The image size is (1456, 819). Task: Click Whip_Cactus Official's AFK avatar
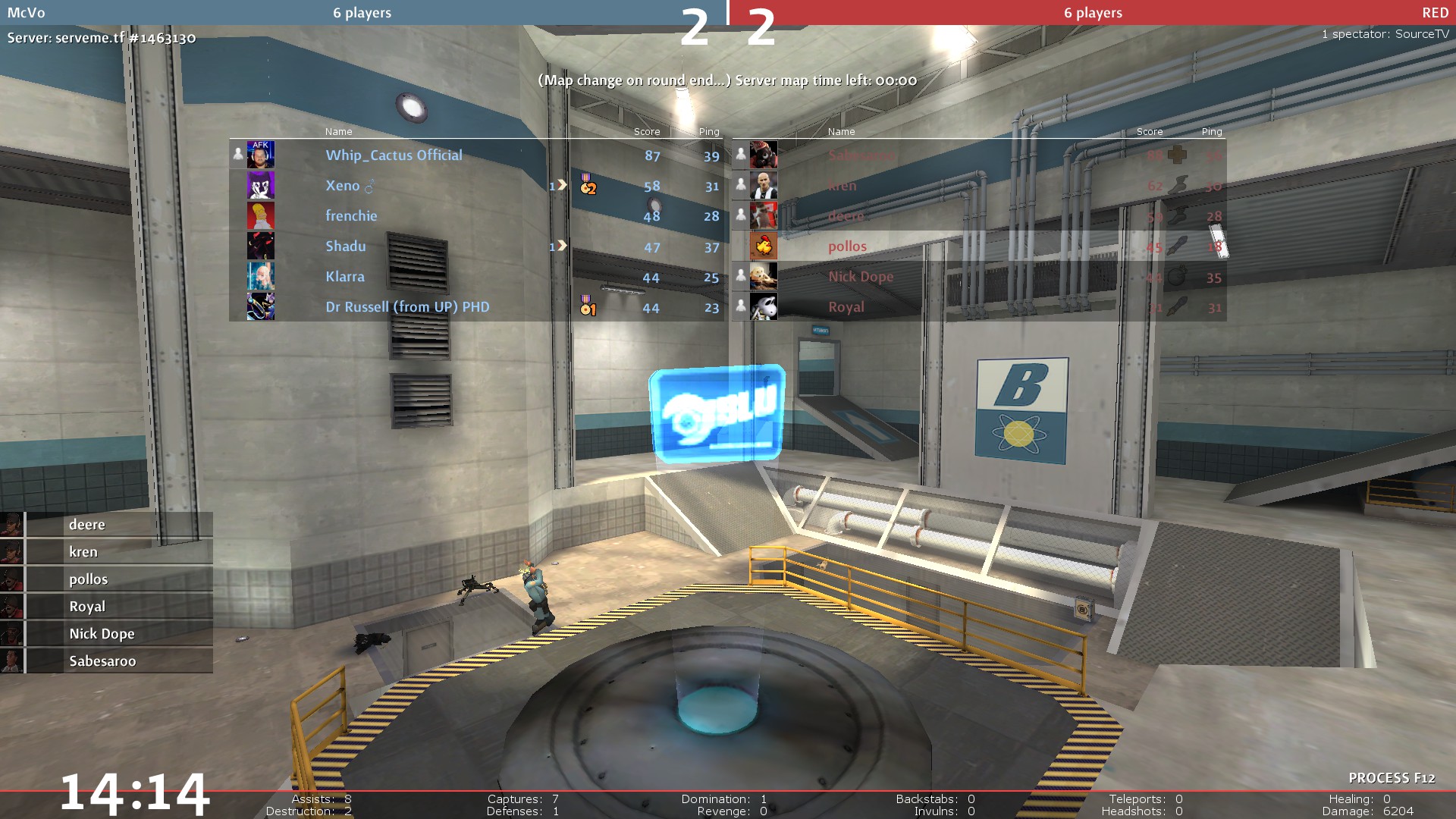click(261, 155)
